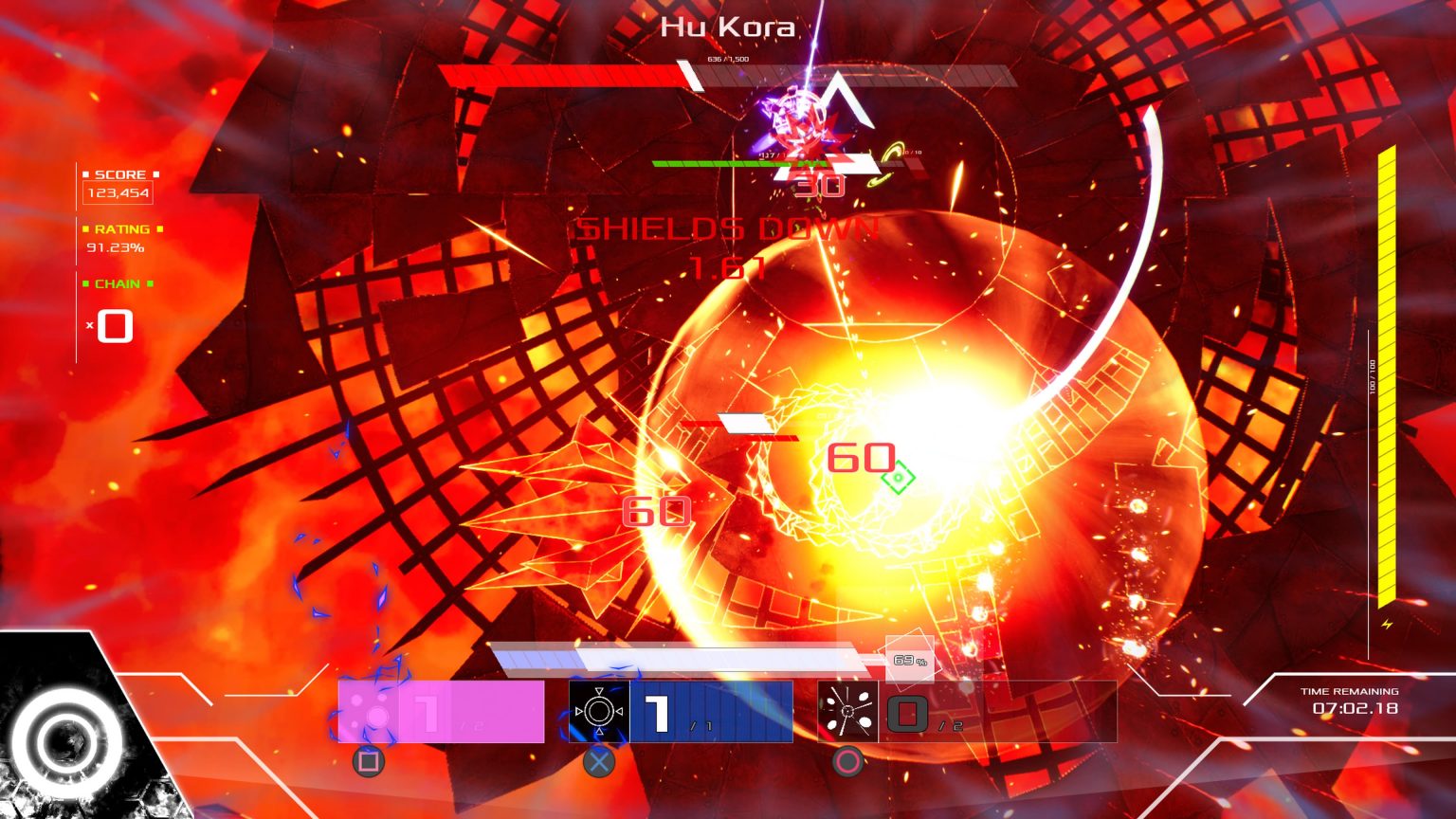This screenshot has height=819, width=1456.
Task: Click the Circle button prompt icon
Action: coord(847,760)
